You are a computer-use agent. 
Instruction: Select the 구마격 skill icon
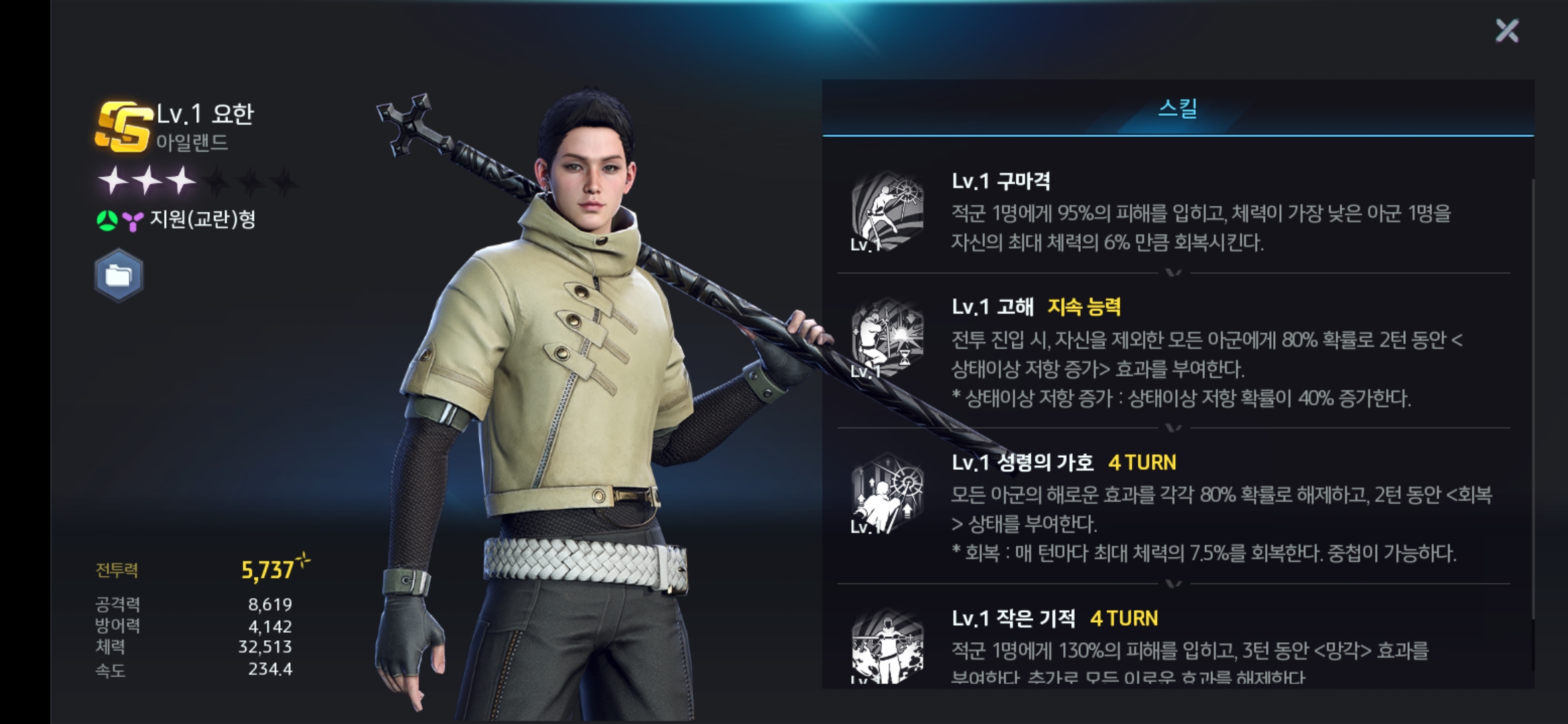pyautogui.click(x=887, y=212)
